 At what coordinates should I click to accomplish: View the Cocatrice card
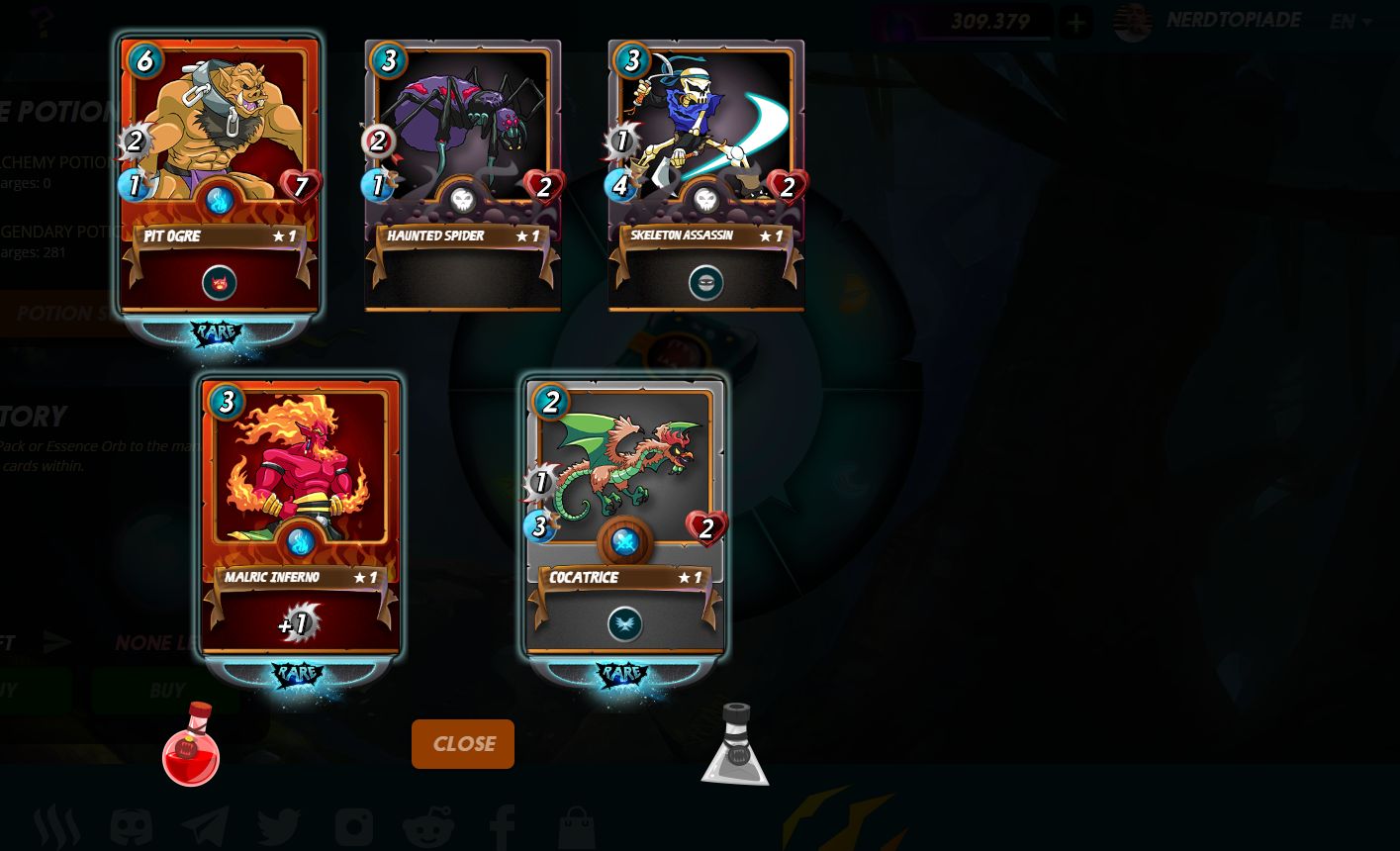click(624, 517)
